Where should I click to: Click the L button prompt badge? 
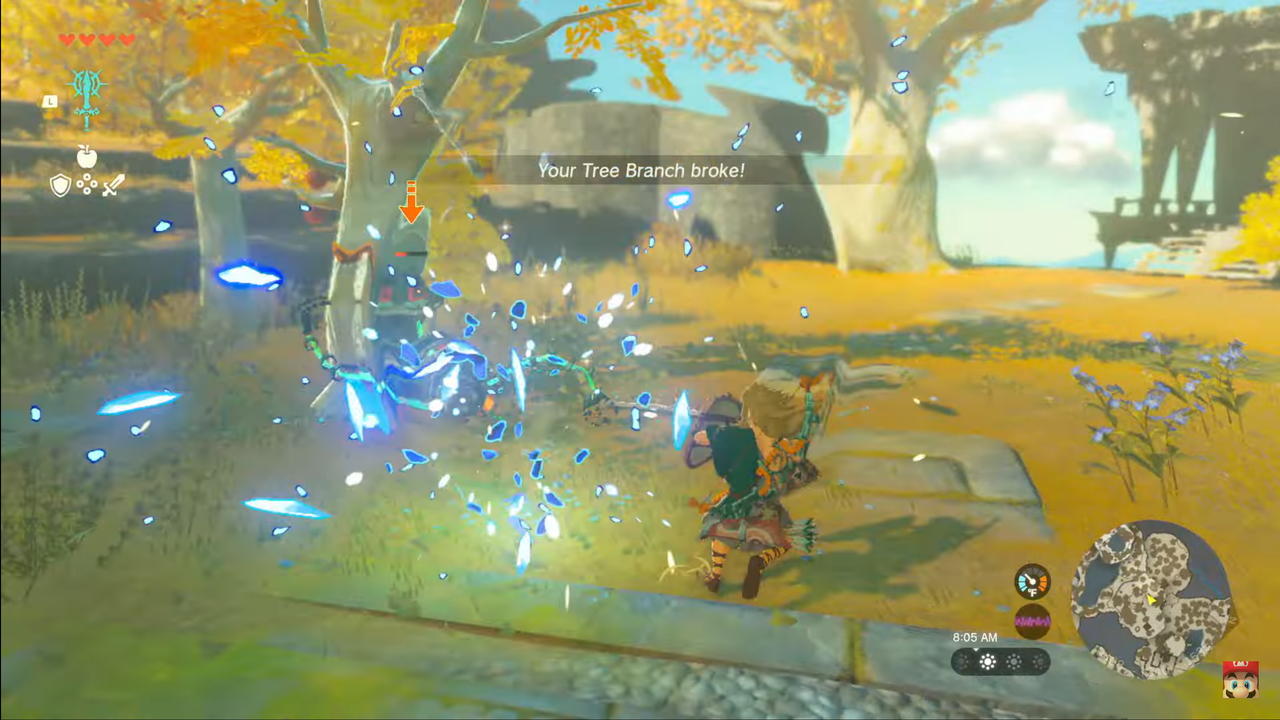tap(50, 100)
